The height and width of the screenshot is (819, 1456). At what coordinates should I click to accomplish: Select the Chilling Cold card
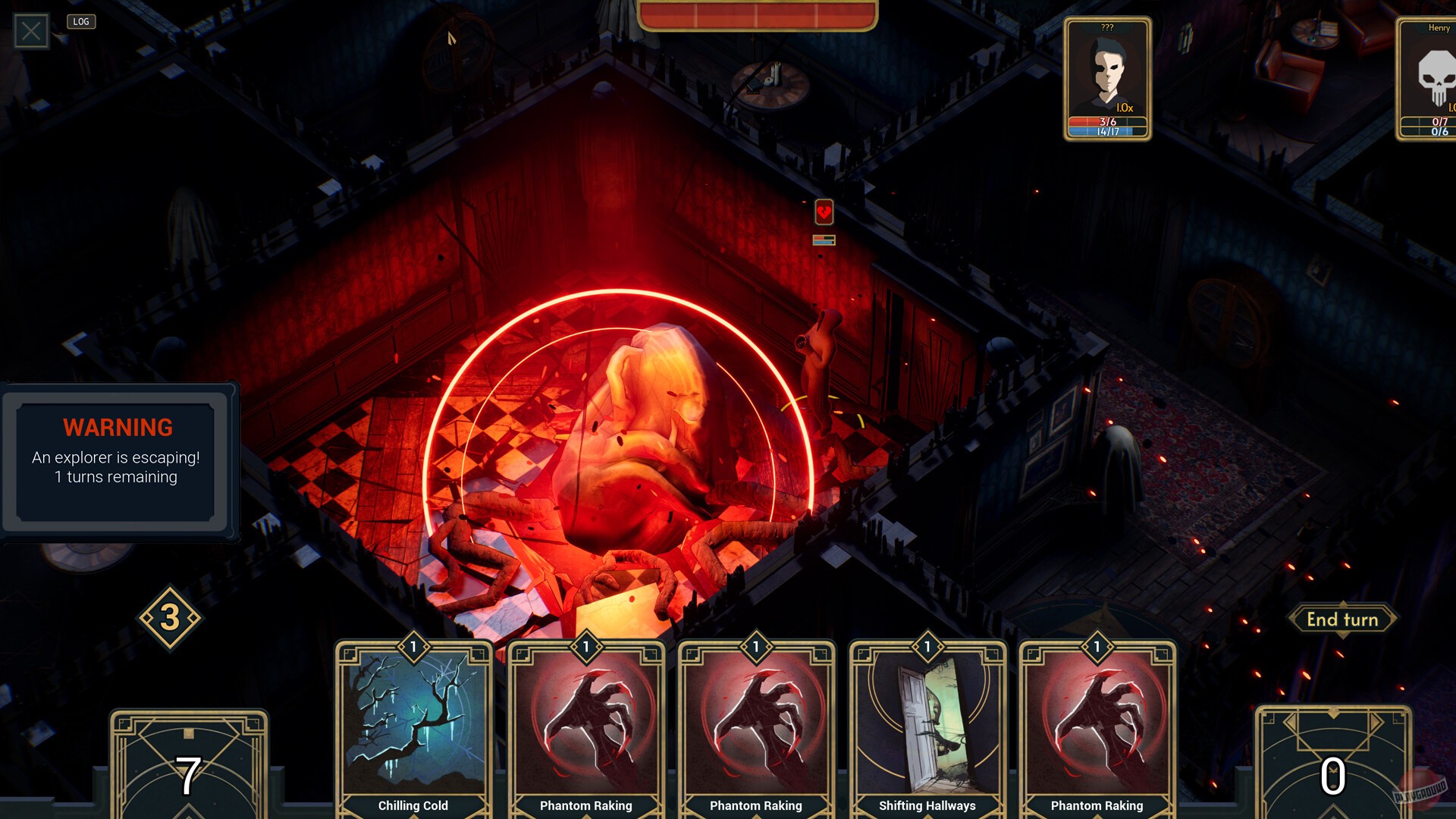tap(414, 724)
